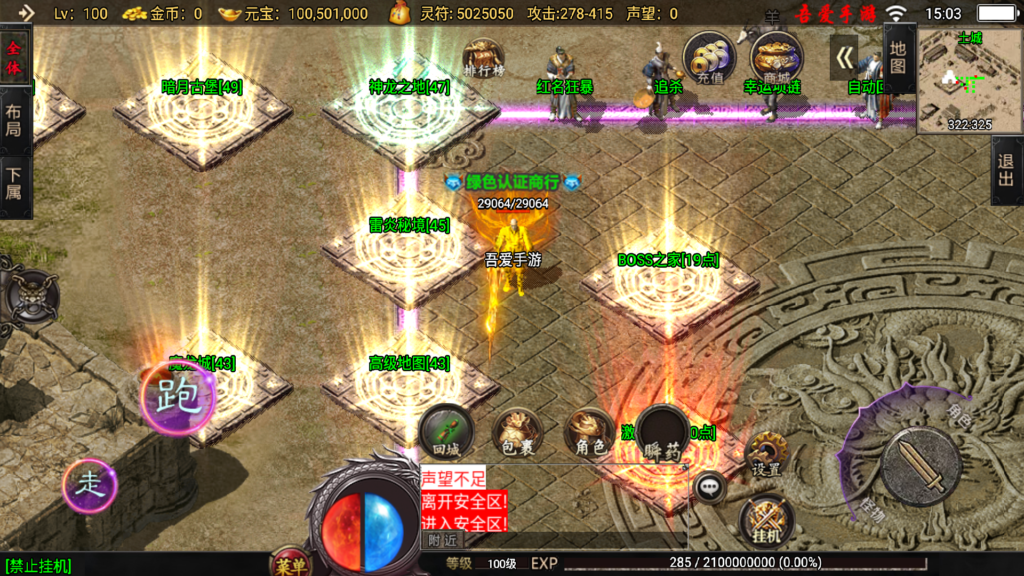
Task: Use the 瞬药 instant potion button
Action: point(662,434)
